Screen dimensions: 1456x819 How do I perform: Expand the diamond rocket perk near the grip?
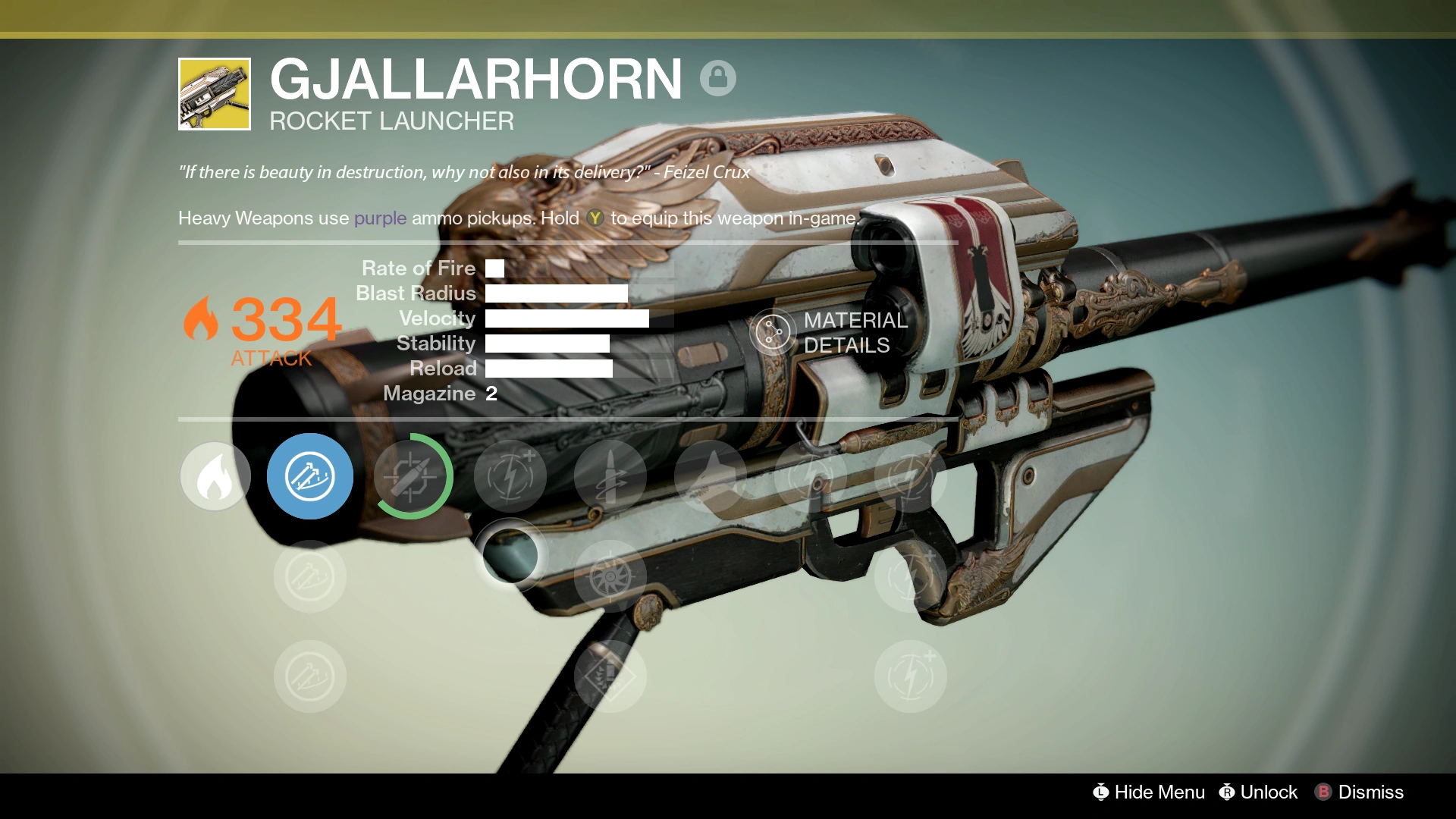610,676
